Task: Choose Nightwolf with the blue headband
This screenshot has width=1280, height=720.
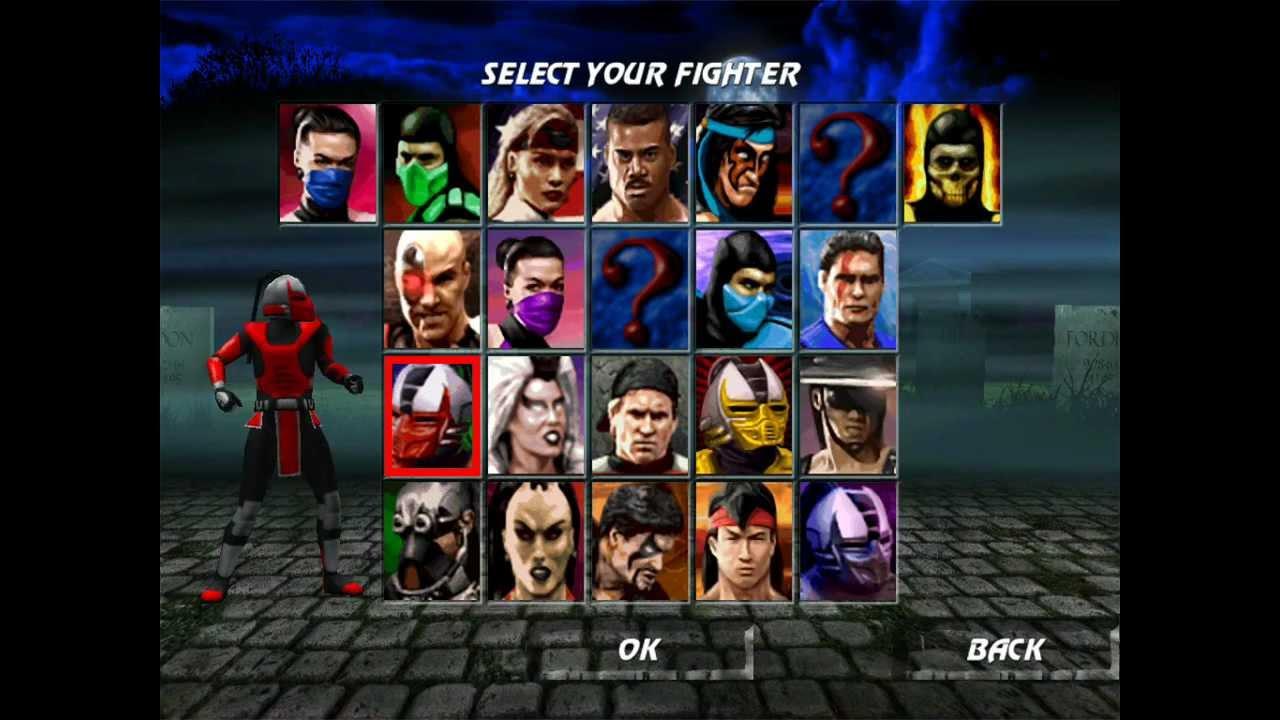Action: point(745,163)
